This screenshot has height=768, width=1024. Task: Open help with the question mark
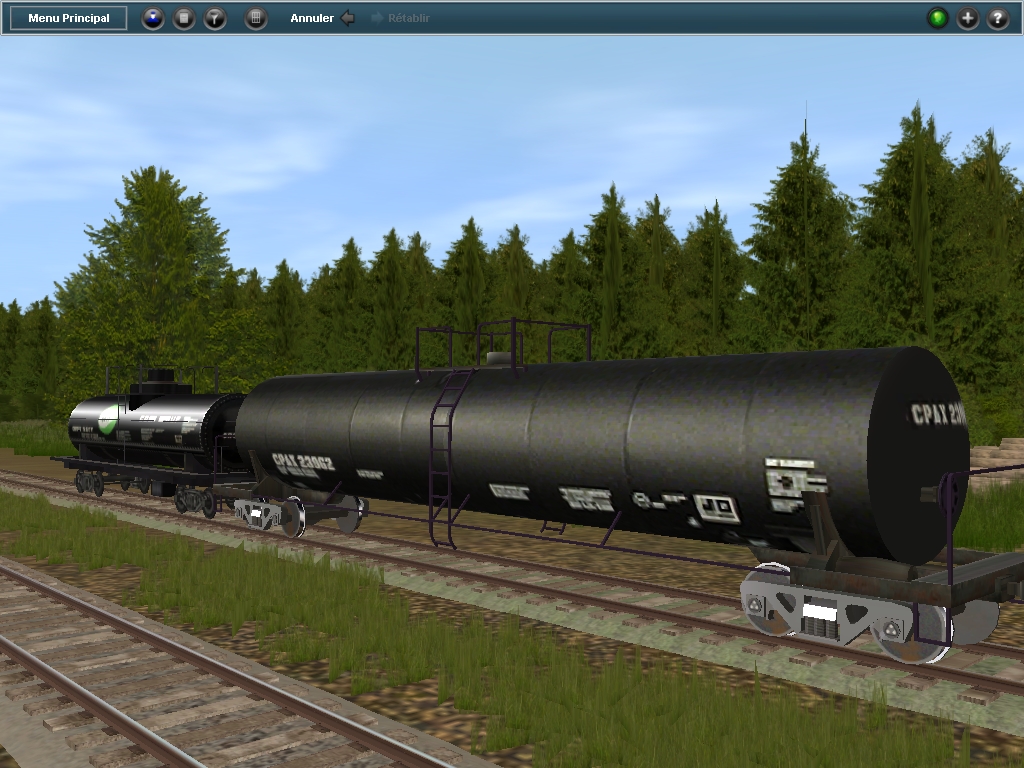997,18
